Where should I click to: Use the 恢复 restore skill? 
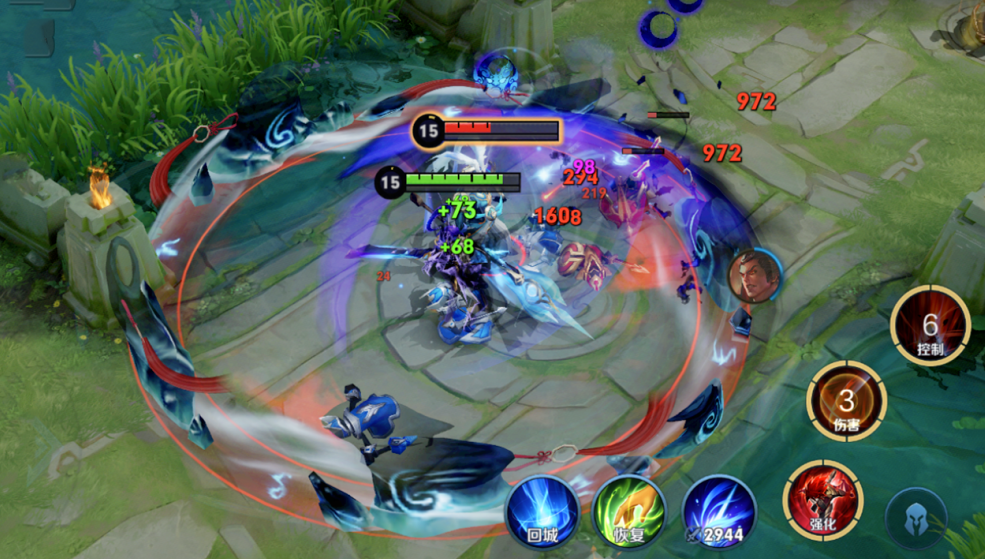coord(629,509)
